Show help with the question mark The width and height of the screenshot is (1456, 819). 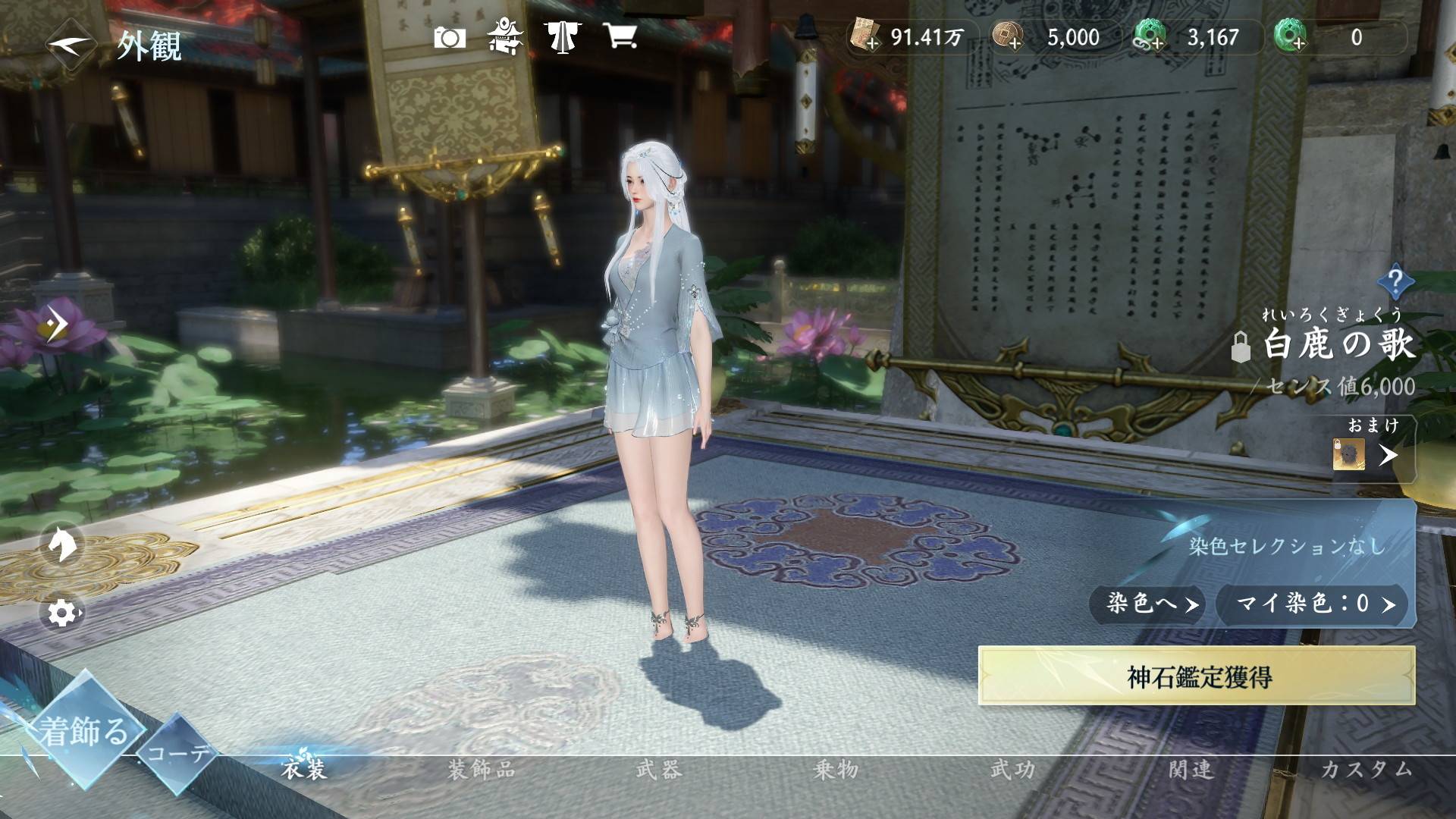pos(1395,282)
